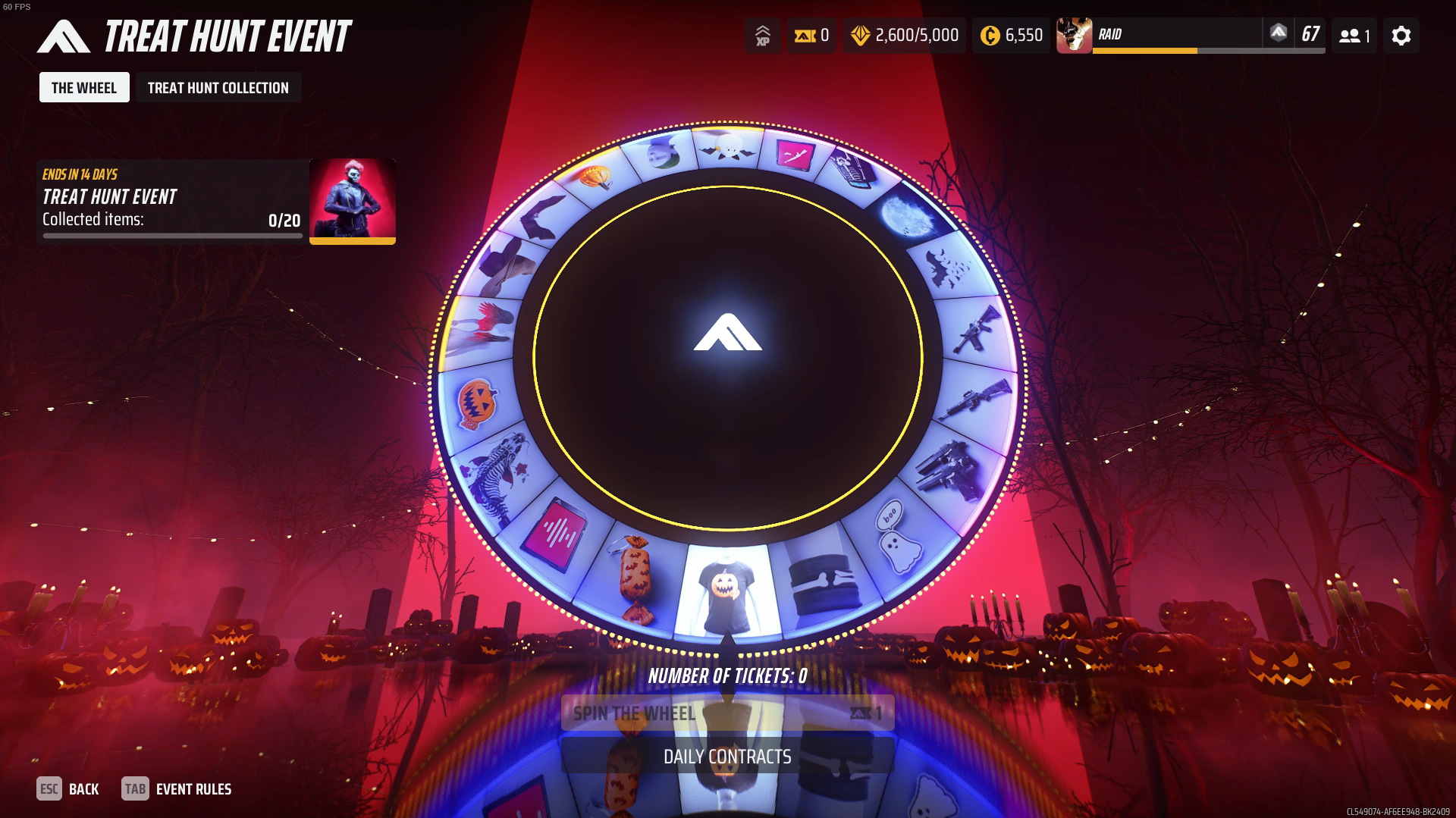Click the XP boost icon
The height and width of the screenshot is (818, 1456).
tap(762, 36)
